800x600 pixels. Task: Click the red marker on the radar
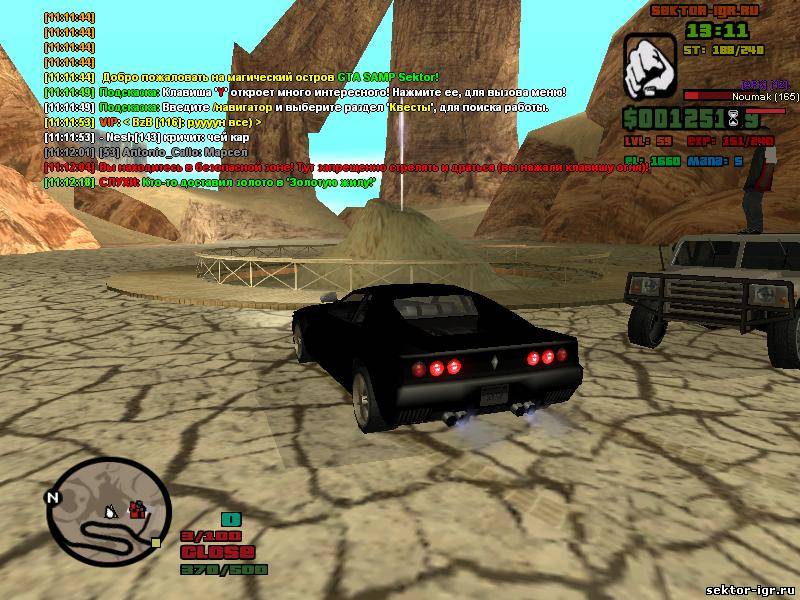[137, 510]
